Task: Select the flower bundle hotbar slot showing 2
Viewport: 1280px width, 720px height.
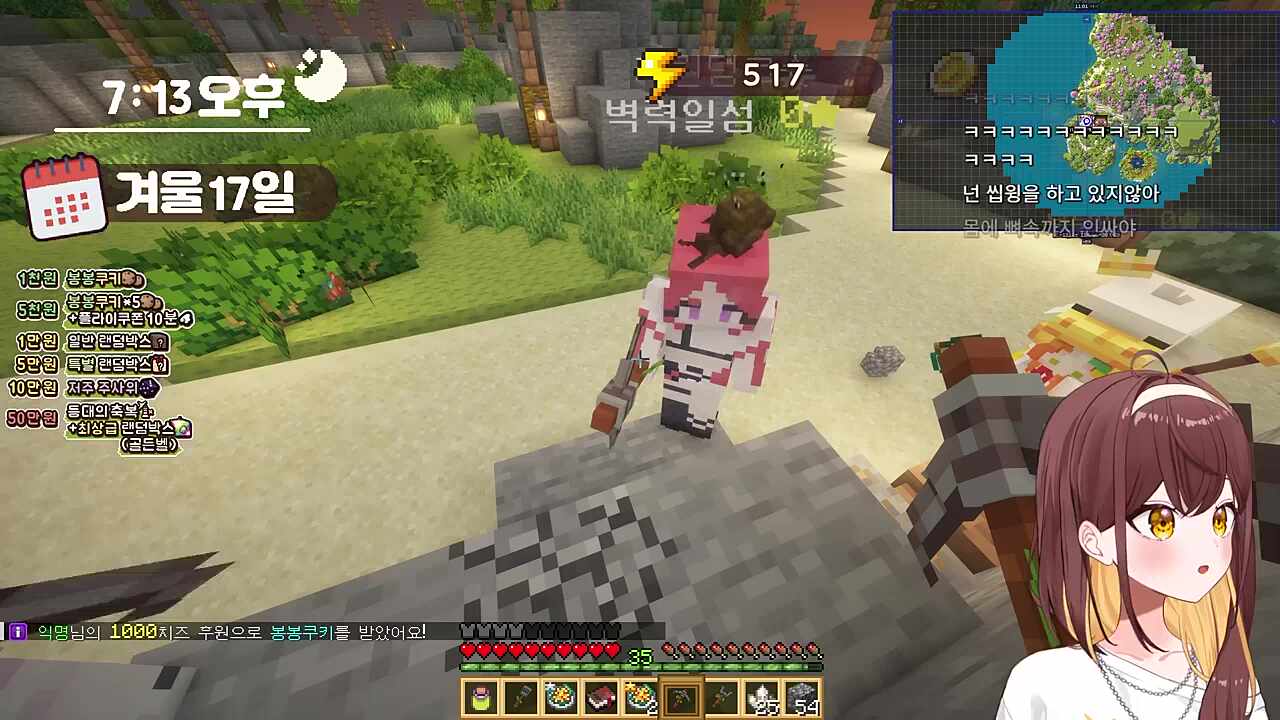Action: (641, 698)
